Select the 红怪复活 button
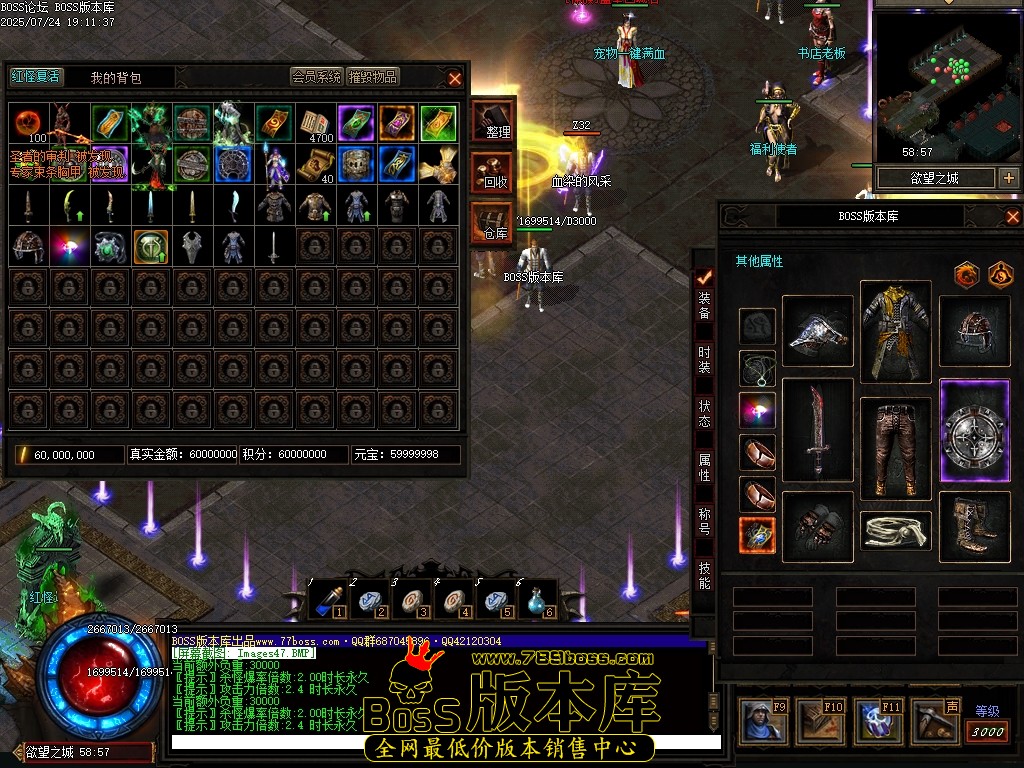This screenshot has width=1024, height=768. coord(36,76)
